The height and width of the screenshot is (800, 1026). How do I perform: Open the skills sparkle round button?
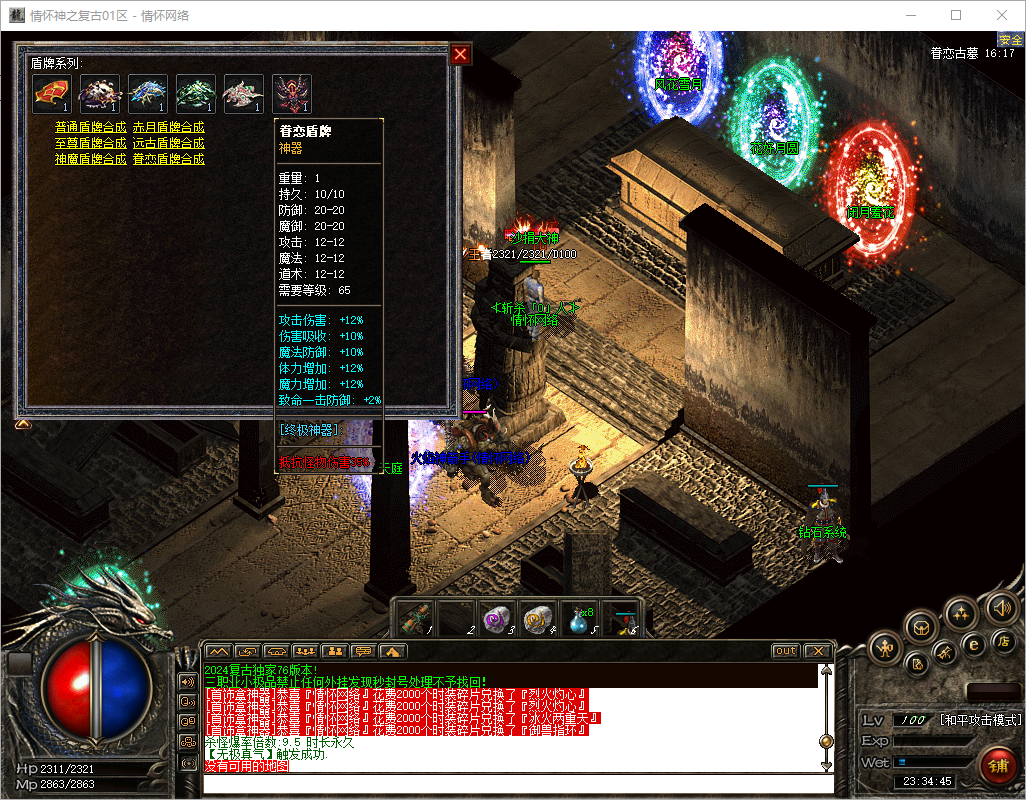pyautogui.click(x=961, y=612)
